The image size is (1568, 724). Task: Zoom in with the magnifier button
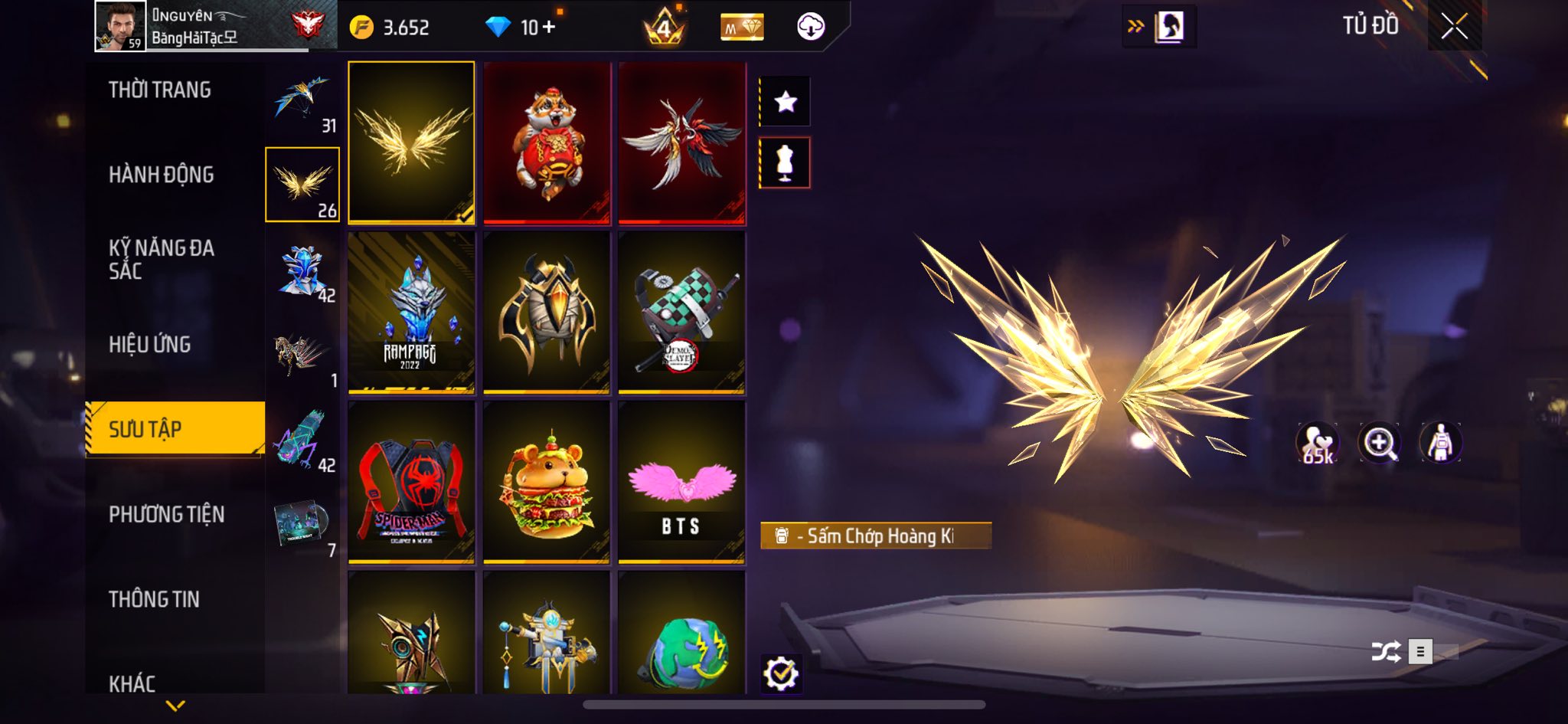(x=1379, y=443)
